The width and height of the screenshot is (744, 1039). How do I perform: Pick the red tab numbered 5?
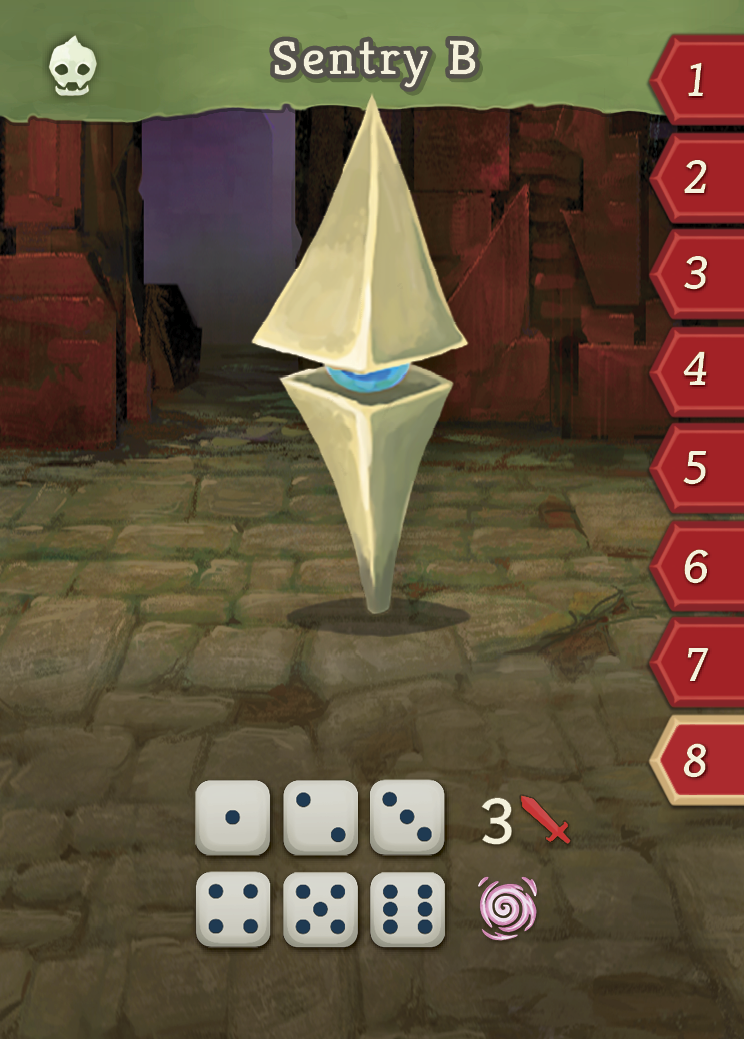point(698,467)
